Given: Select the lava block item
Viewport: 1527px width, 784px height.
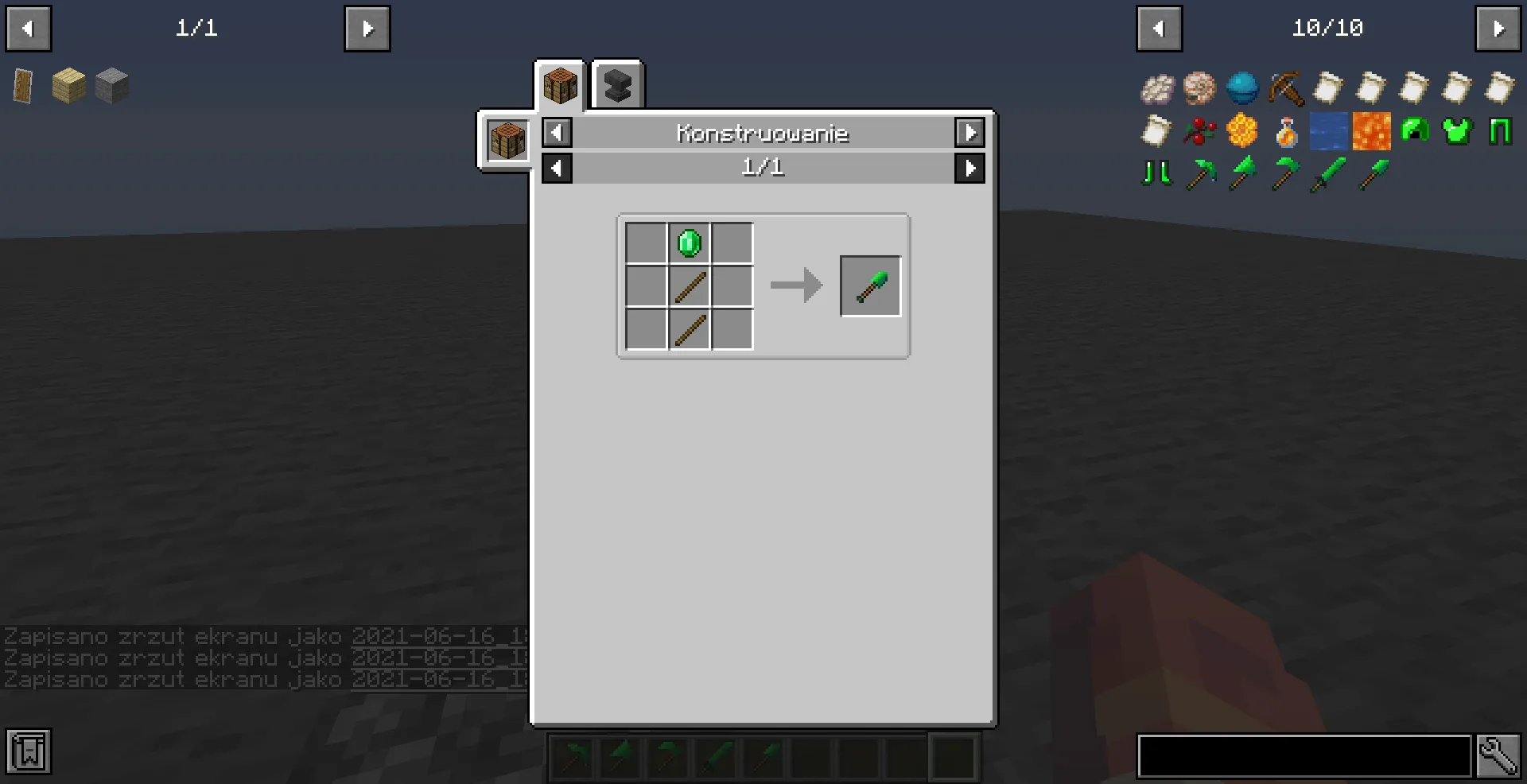Looking at the screenshot, I should point(1371,131).
